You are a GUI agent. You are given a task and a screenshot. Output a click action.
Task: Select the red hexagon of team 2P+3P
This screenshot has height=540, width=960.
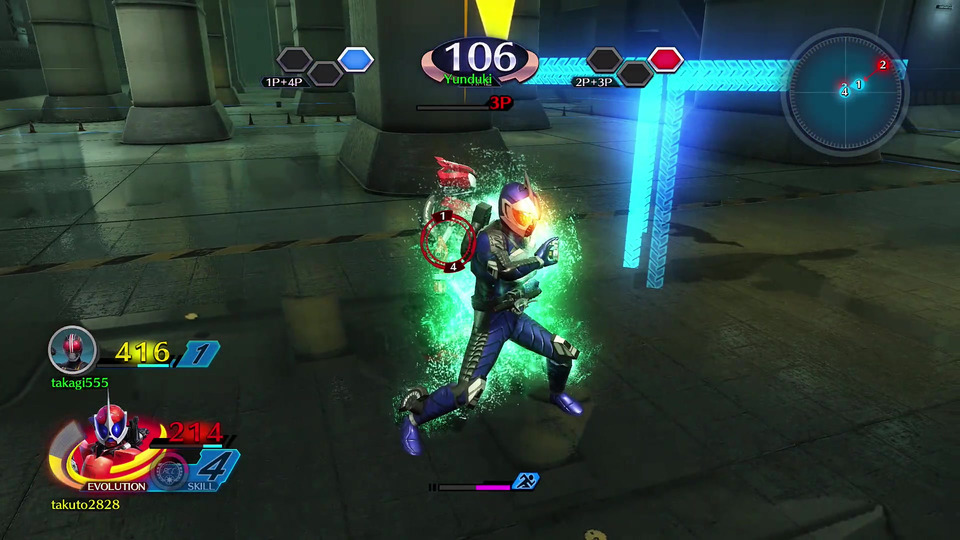[664, 60]
